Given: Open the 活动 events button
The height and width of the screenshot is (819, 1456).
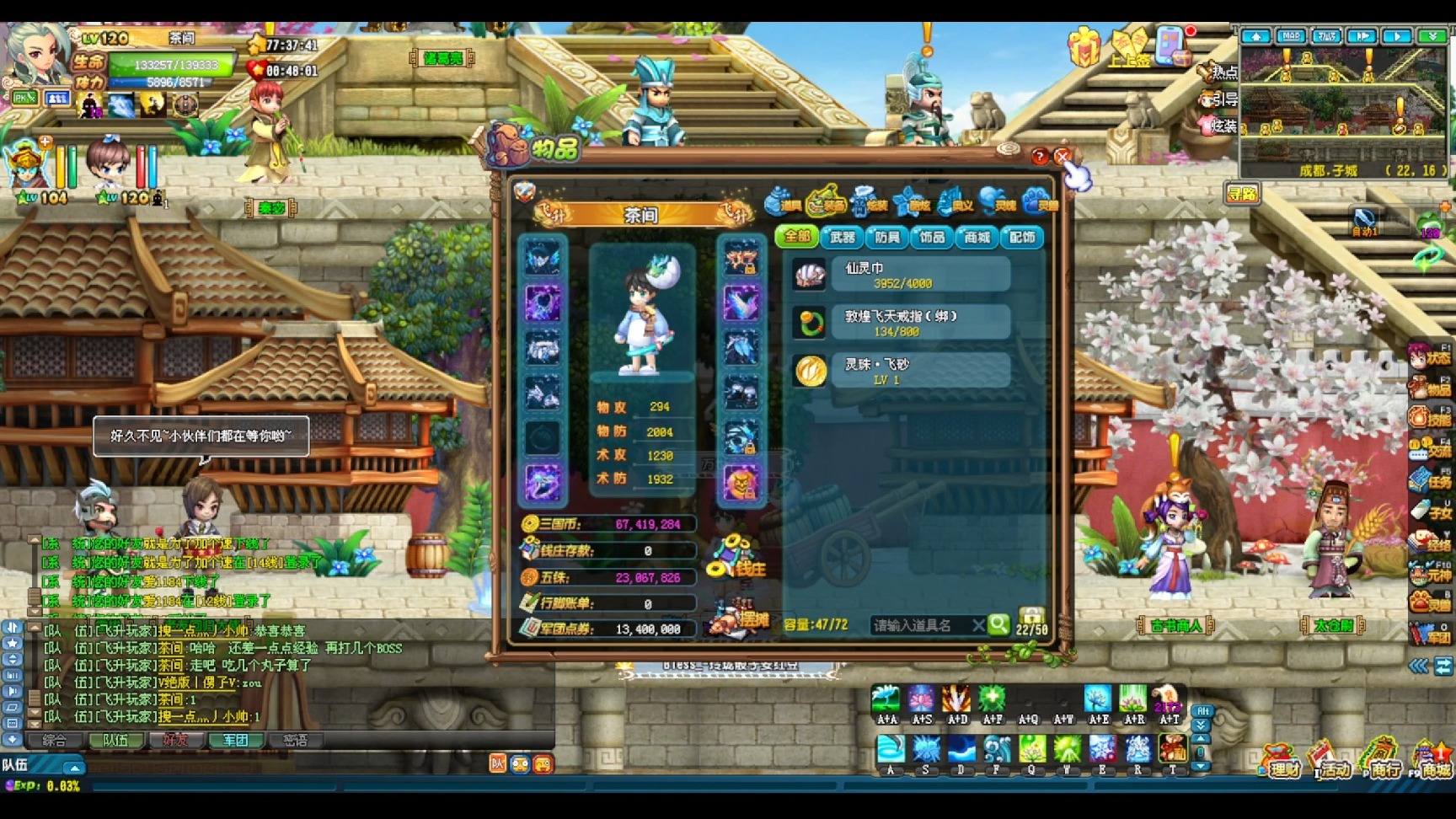Looking at the screenshot, I should (1331, 762).
